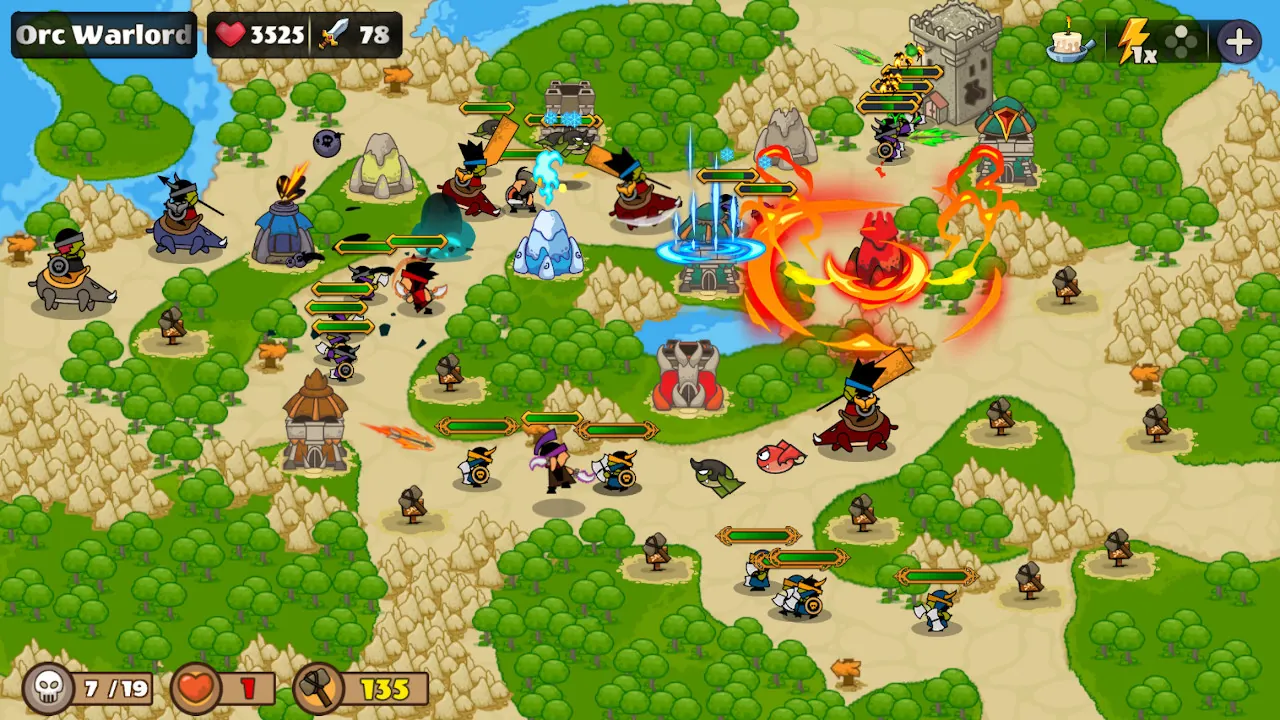Click the heart icon next to 3525

(230, 33)
